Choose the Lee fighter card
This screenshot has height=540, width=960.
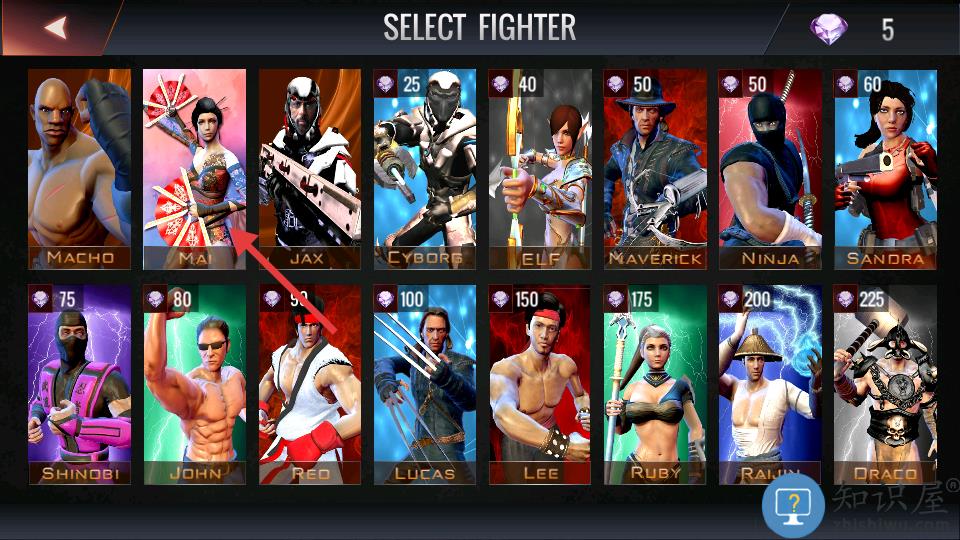click(x=540, y=385)
